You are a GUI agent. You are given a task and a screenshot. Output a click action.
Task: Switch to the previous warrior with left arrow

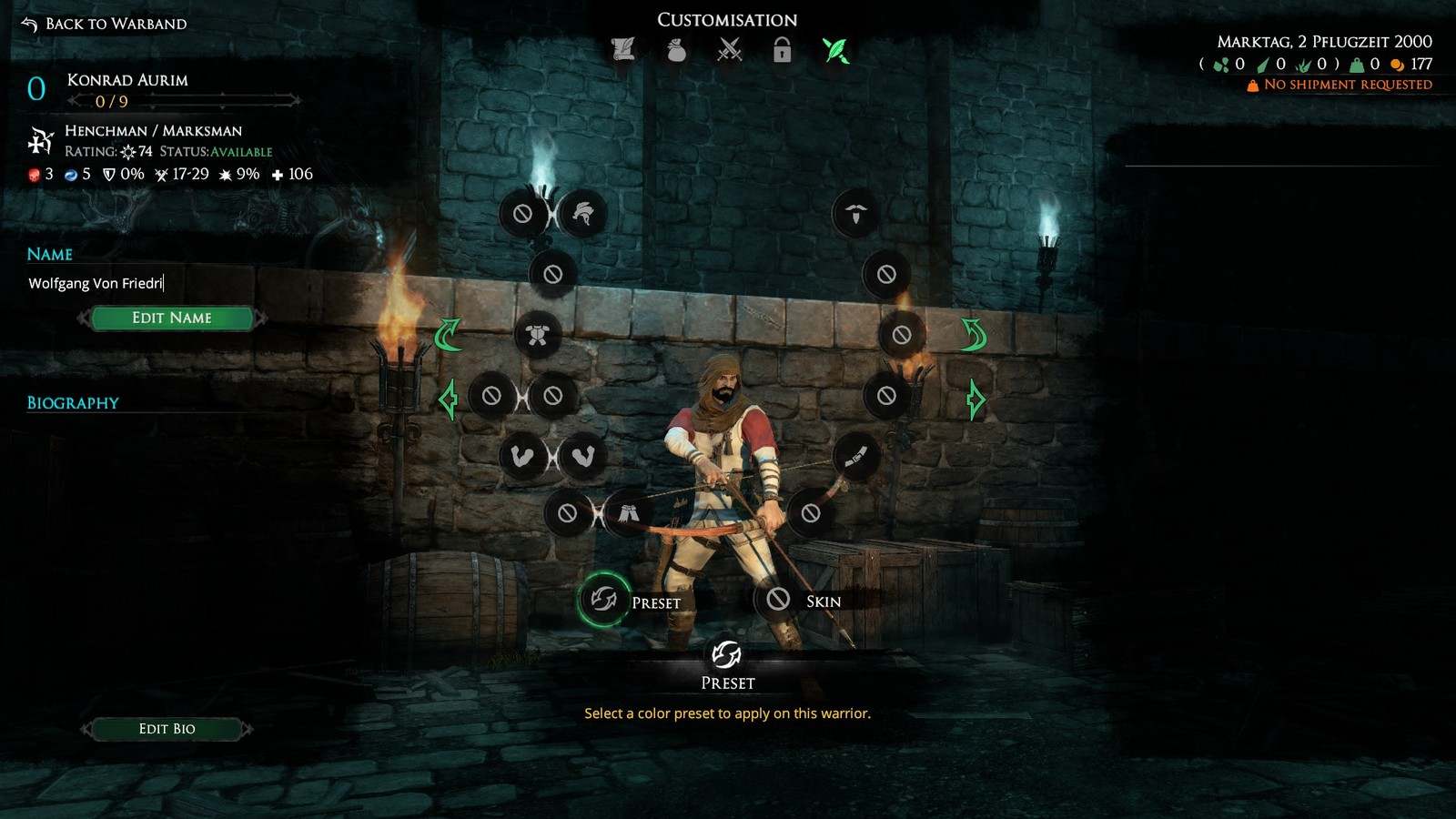(x=448, y=399)
